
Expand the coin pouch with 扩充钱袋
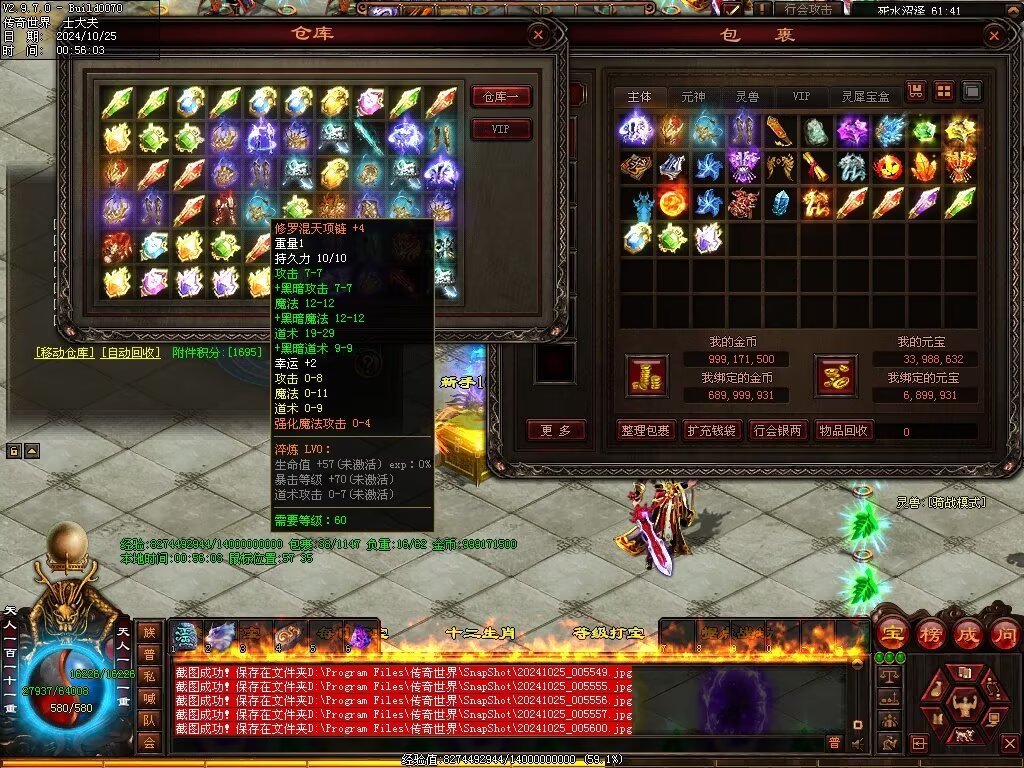(711, 431)
